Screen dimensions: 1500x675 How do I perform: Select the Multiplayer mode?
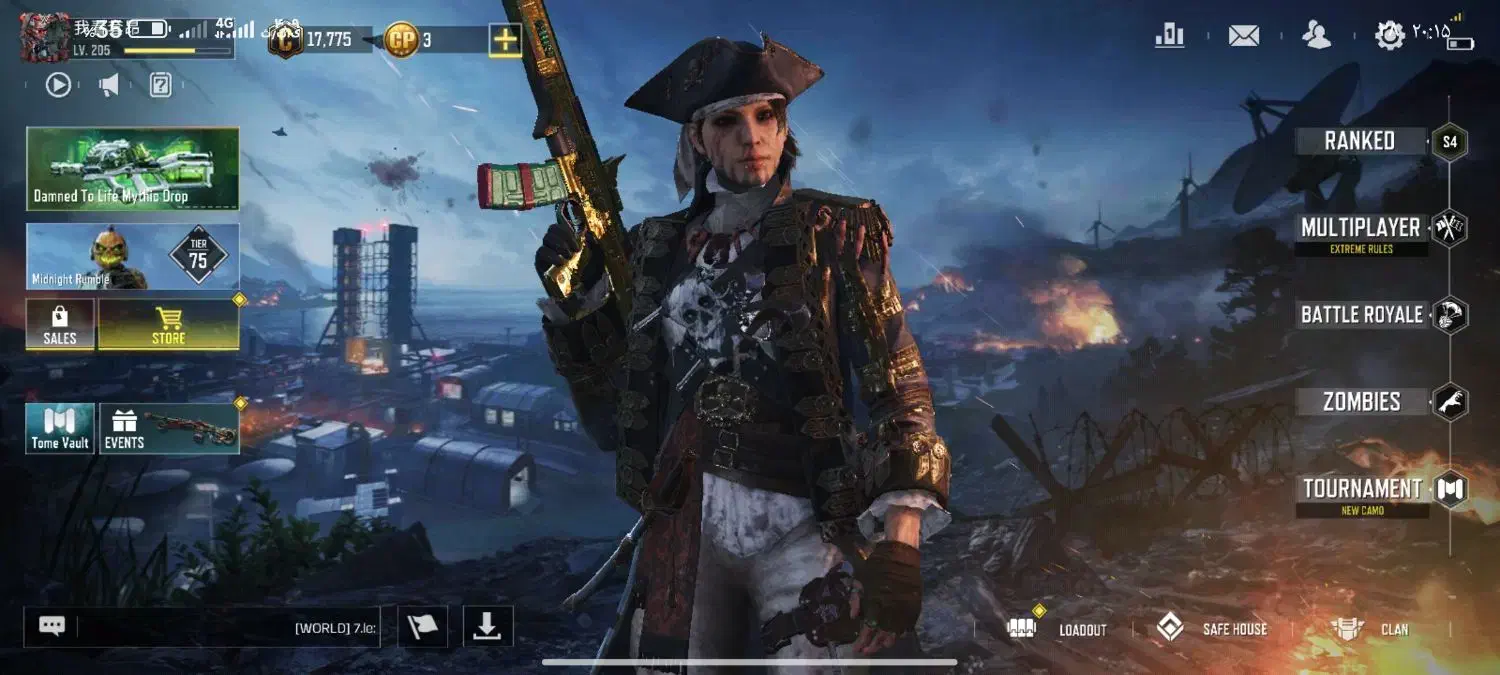(x=1360, y=228)
